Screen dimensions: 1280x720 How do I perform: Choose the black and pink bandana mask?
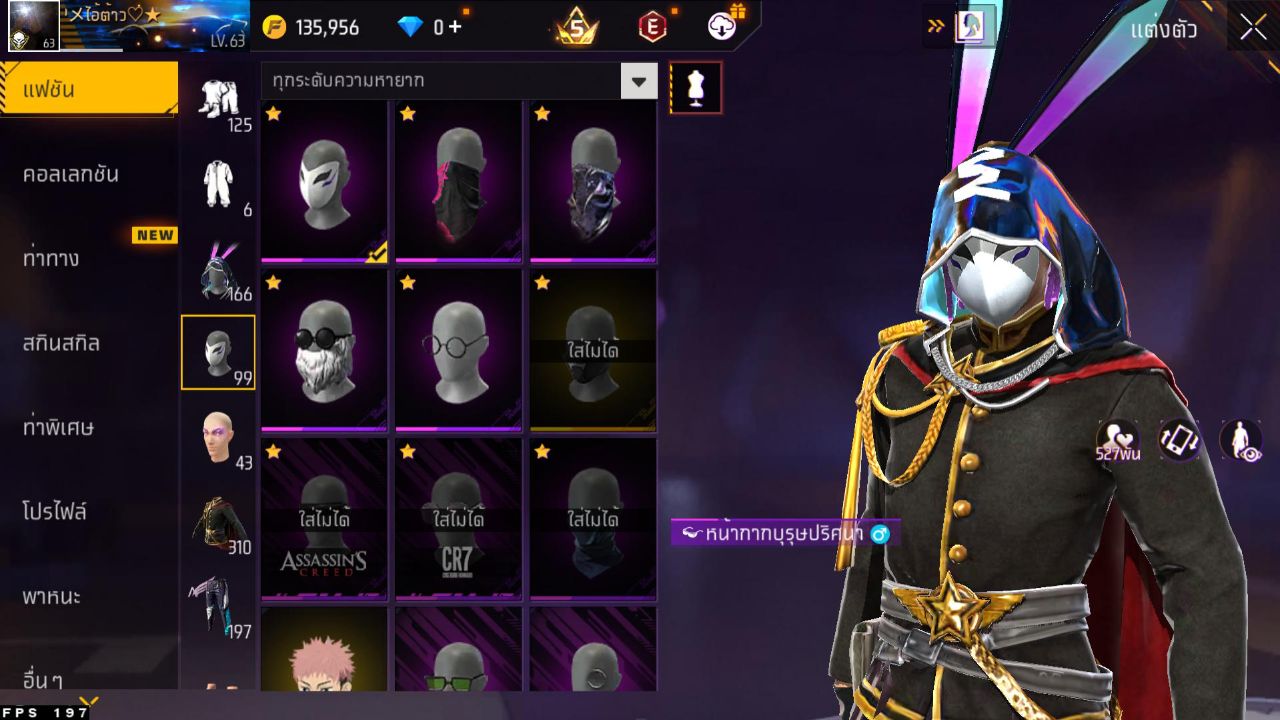(458, 182)
